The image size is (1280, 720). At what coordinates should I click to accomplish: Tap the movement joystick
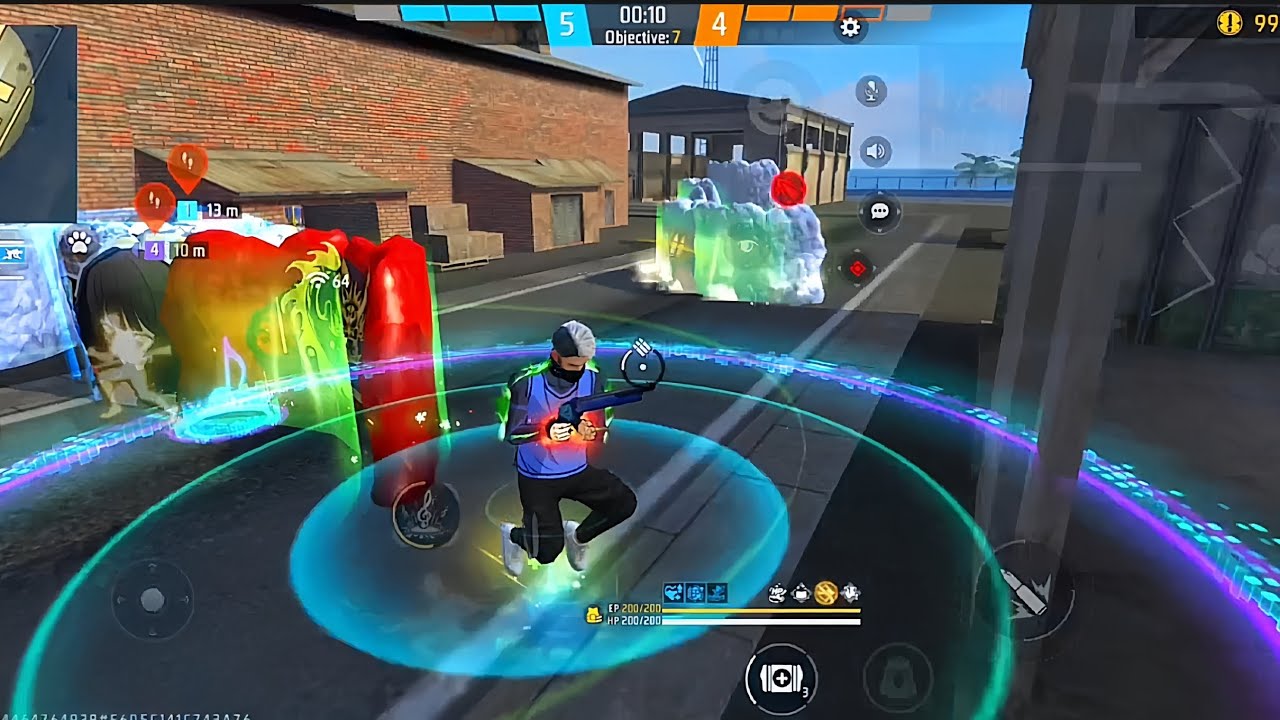click(152, 600)
